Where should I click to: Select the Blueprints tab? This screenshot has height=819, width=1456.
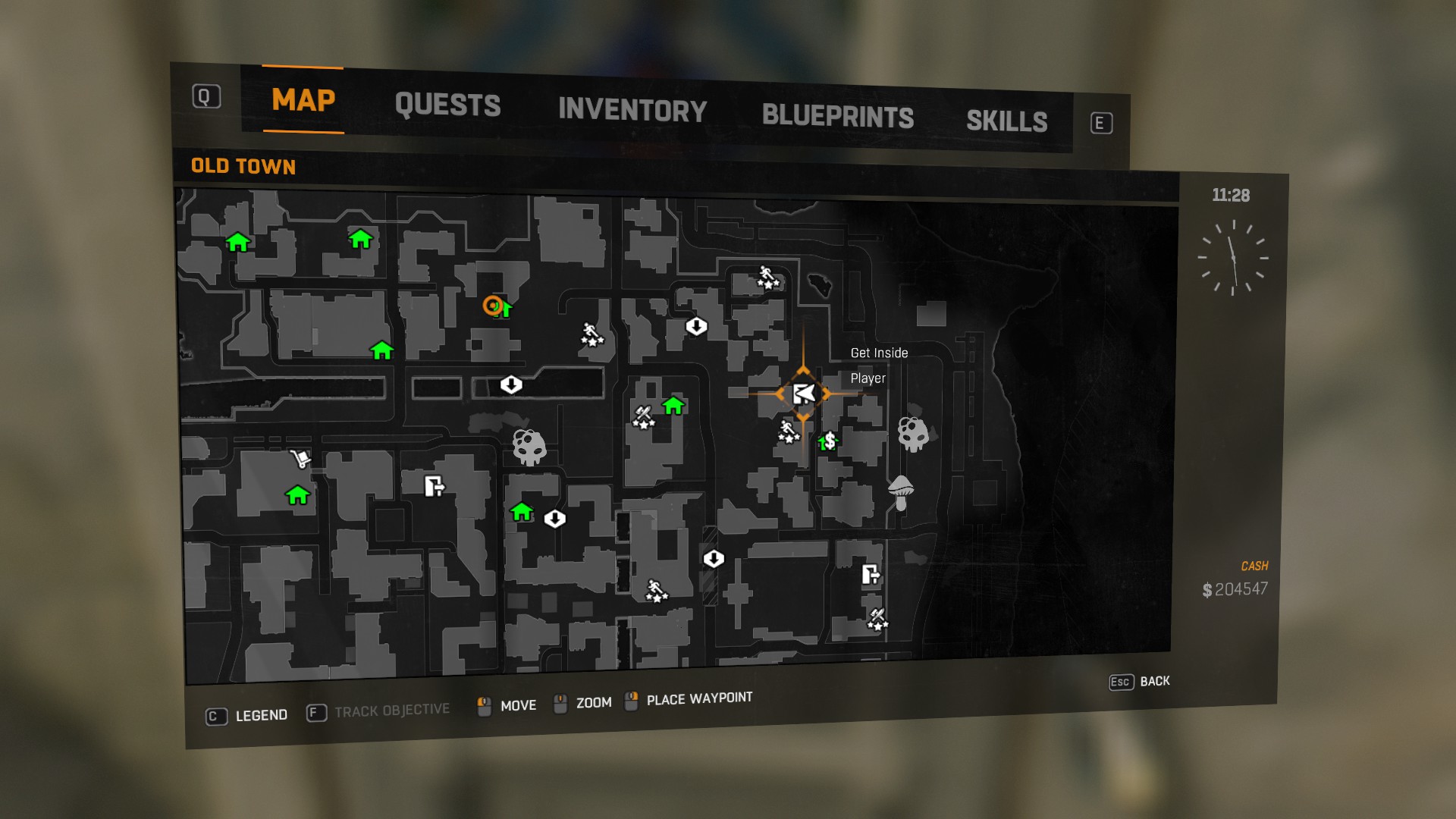[837, 116]
